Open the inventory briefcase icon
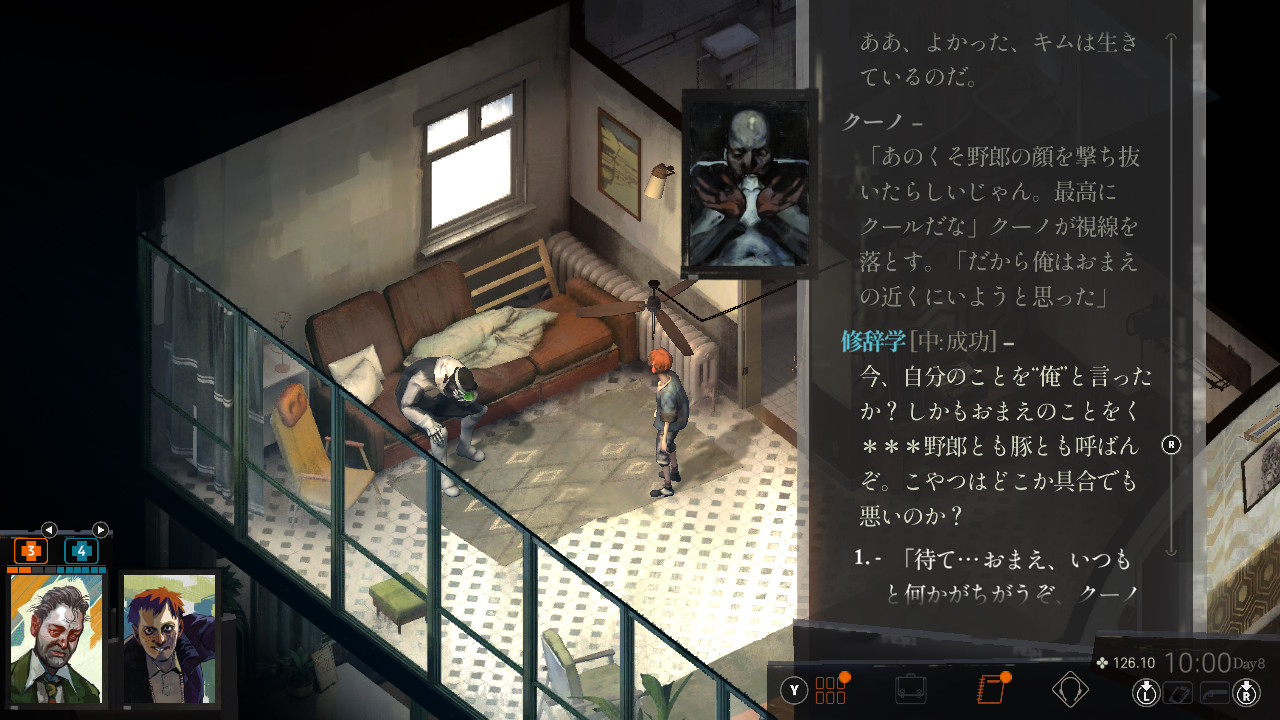This screenshot has height=720, width=1280. coord(910,690)
